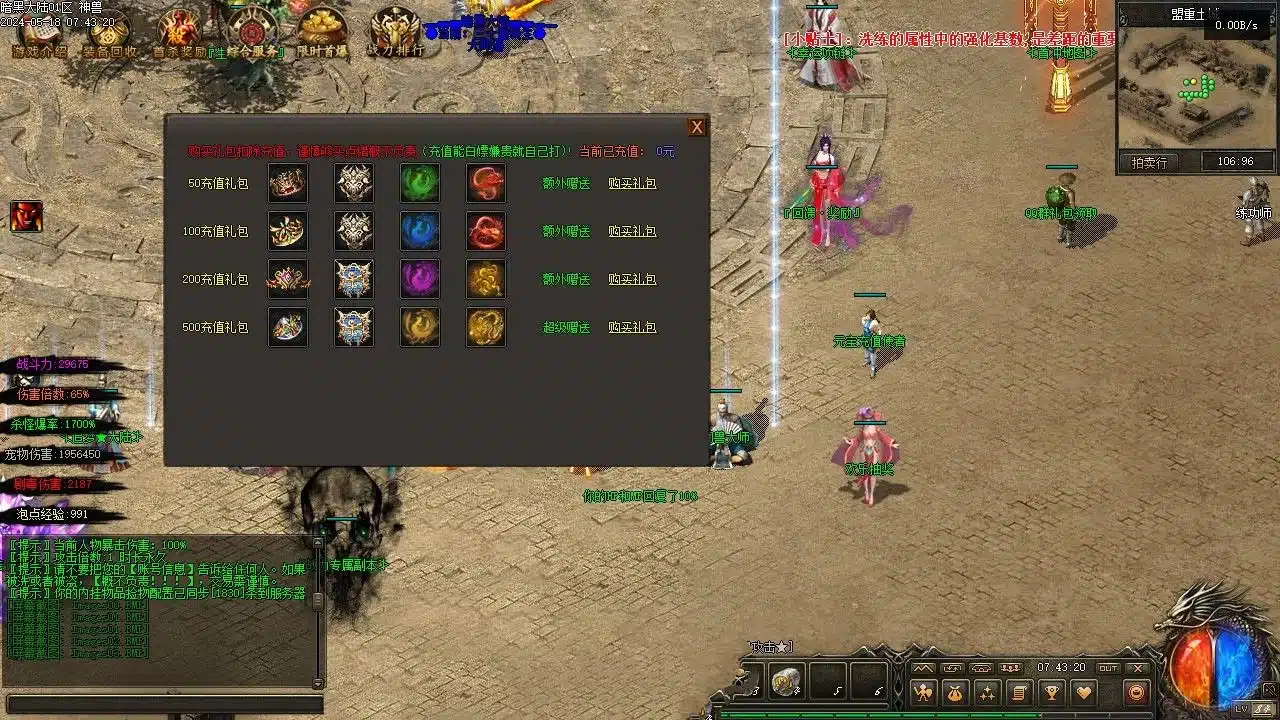This screenshot has height=720, width=1280.
Task: Close the recharge gift pack window
Action: 697,127
